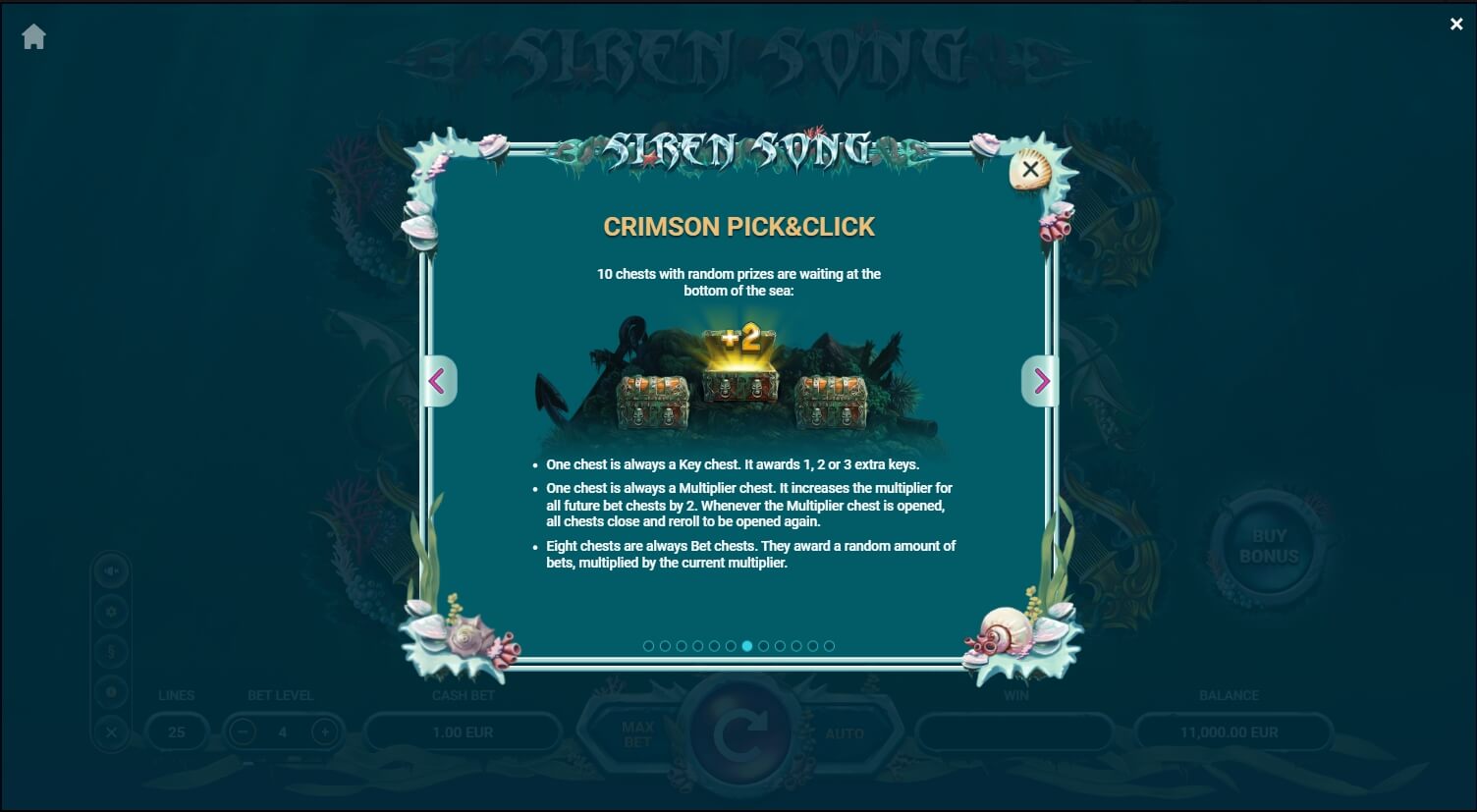The width and height of the screenshot is (1477, 812).
Task: Open the game rules via the § icon
Action: (x=111, y=651)
